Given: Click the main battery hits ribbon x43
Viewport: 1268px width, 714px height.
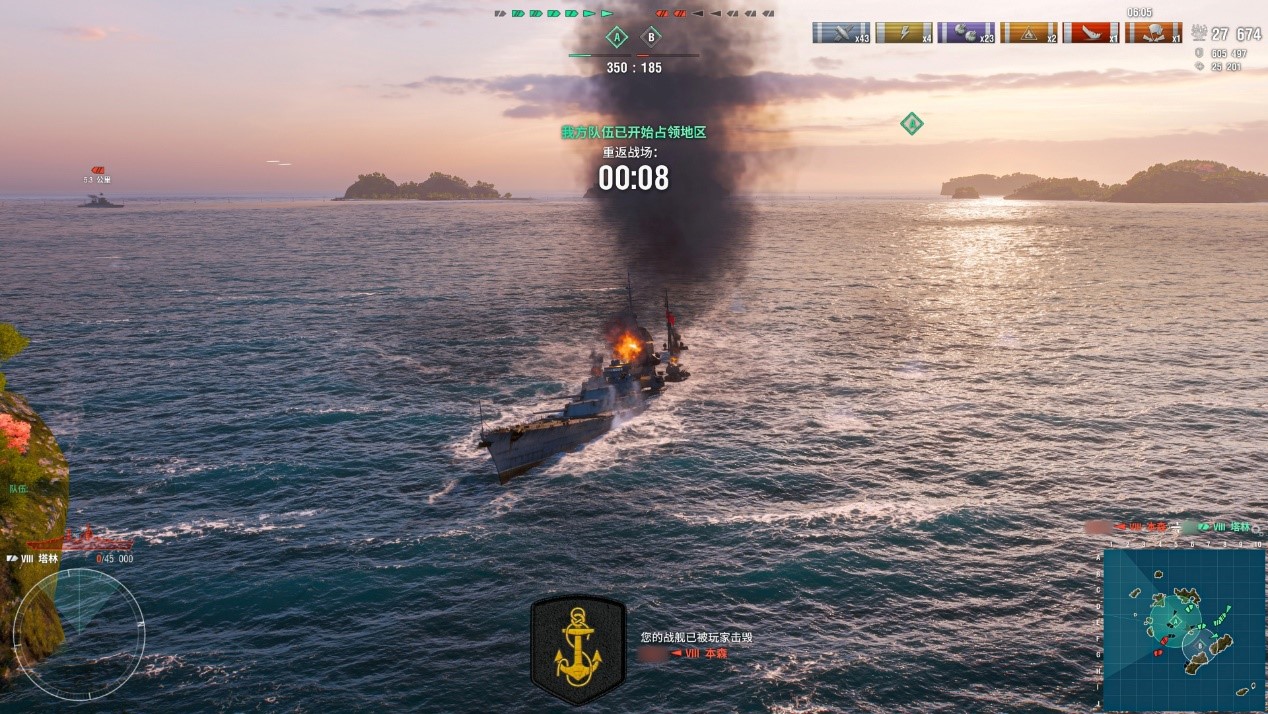Looking at the screenshot, I should (841, 32).
